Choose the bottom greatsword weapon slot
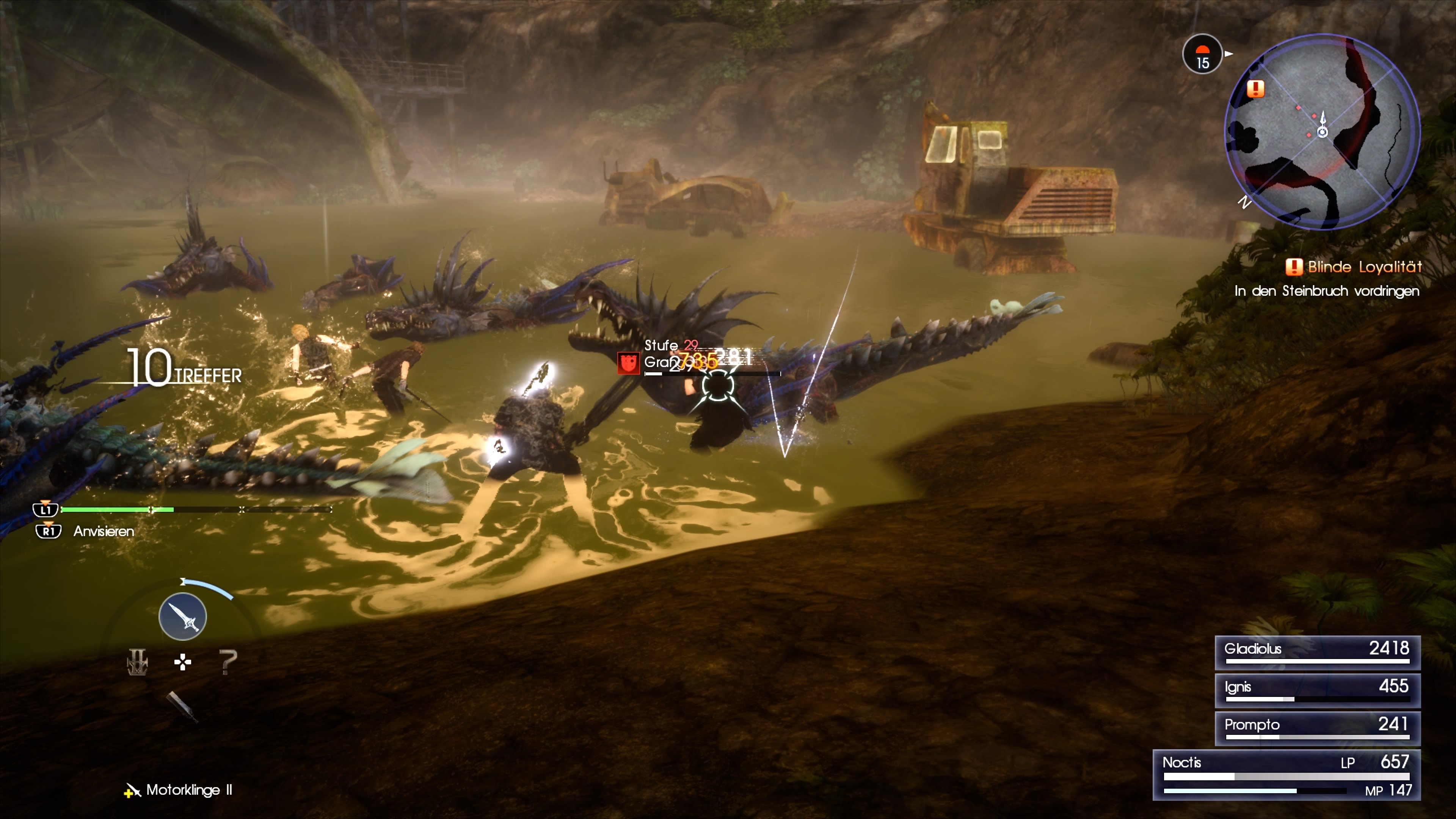The height and width of the screenshot is (819, 1456). tap(182, 706)
